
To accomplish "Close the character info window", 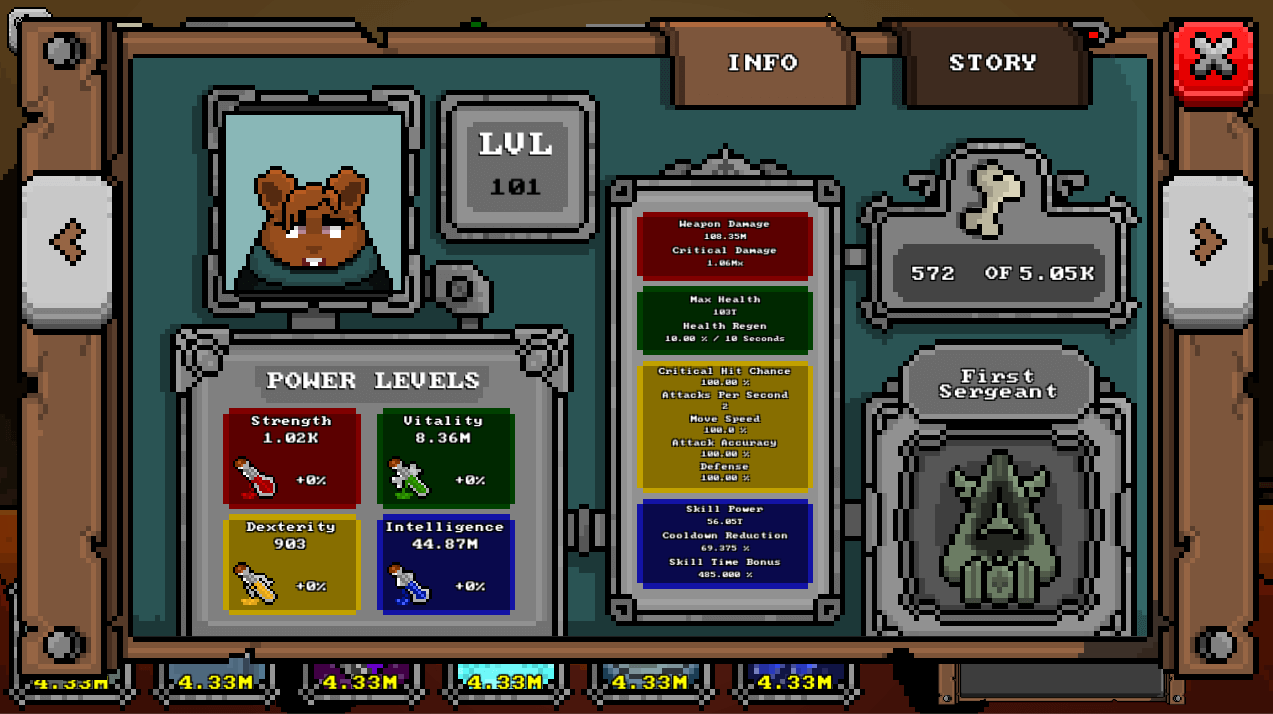I will pos(1213,62).
